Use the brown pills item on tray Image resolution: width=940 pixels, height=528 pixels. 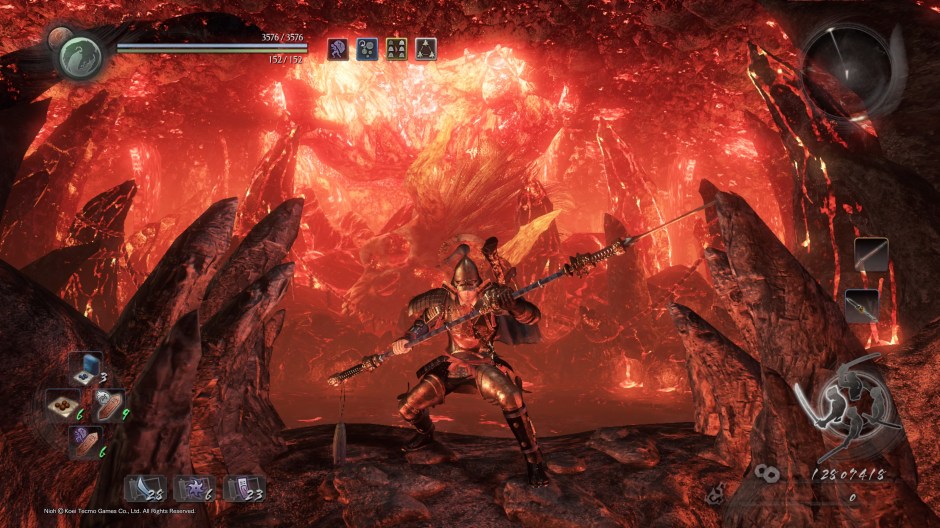pos(62,404)
